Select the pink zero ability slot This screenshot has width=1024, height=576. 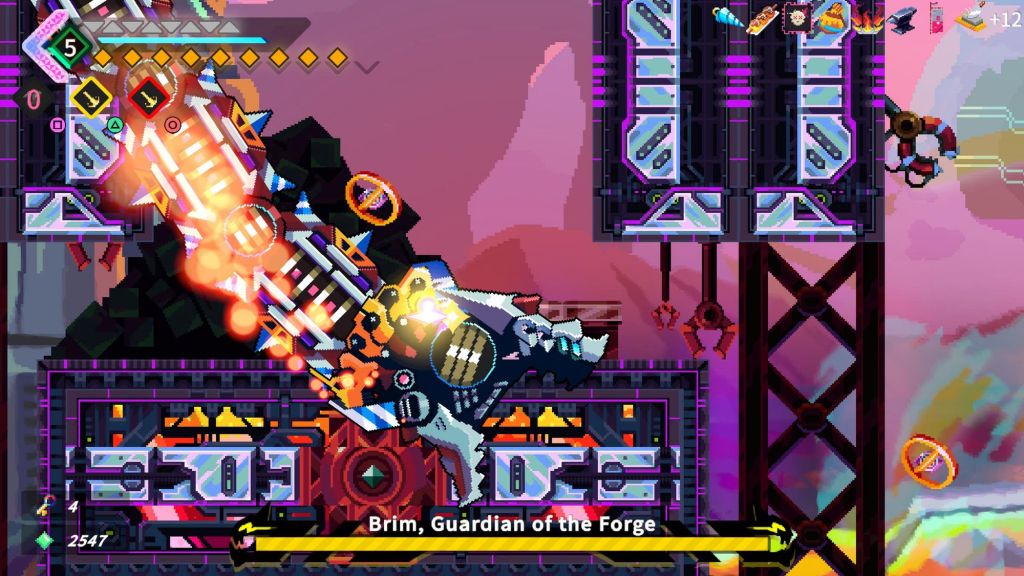click(x=33, y=99)
